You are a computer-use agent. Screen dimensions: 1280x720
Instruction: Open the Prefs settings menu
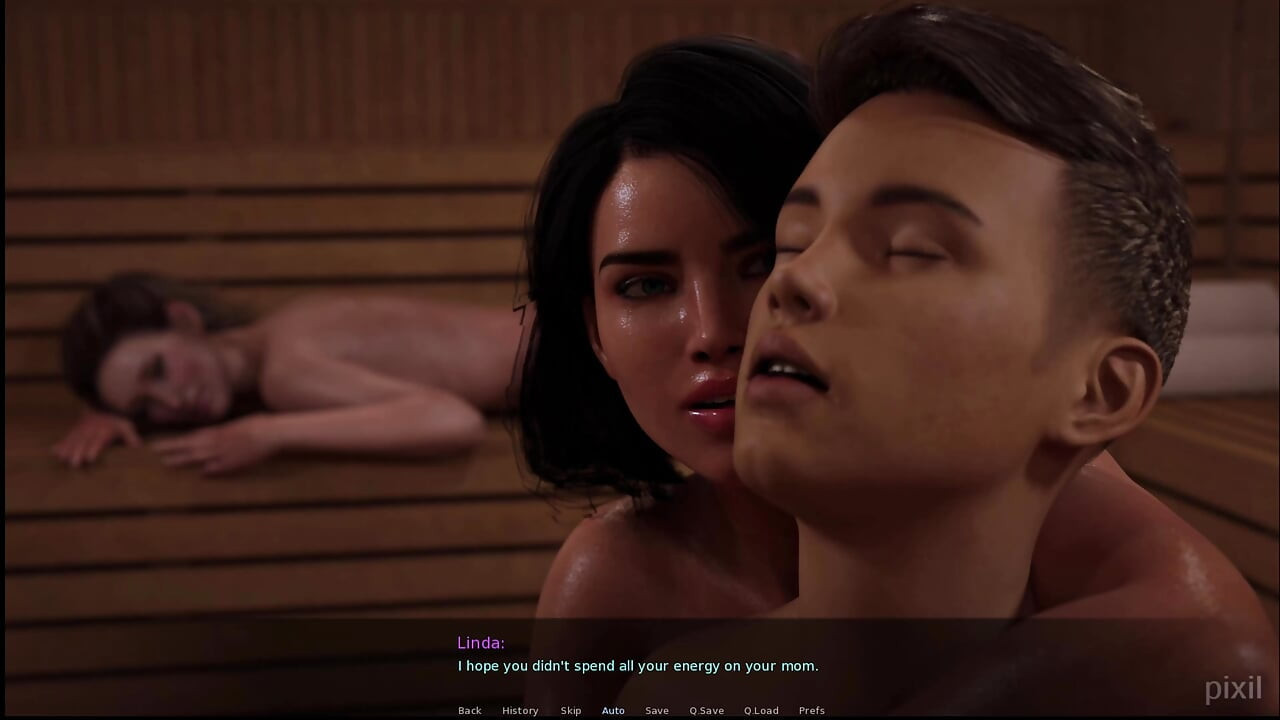click(x=812, y=711)
